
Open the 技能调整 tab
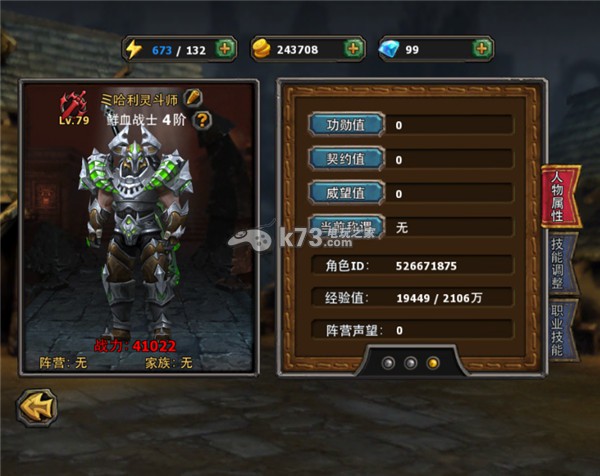click(x=559, y=264)
